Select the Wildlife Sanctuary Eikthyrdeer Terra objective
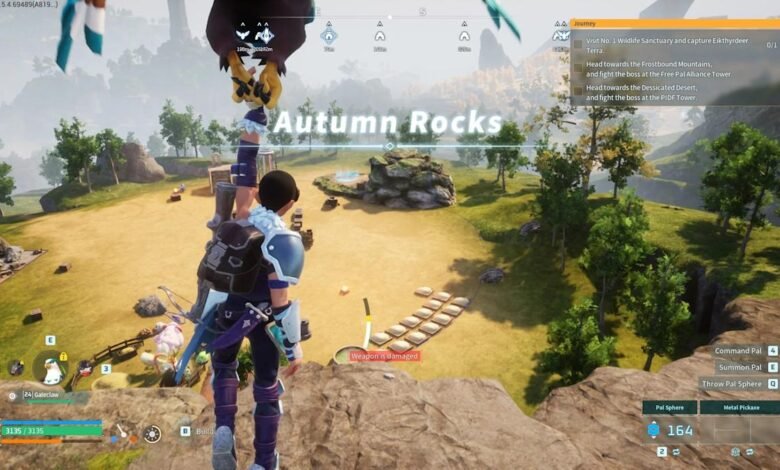 (660, 45)
